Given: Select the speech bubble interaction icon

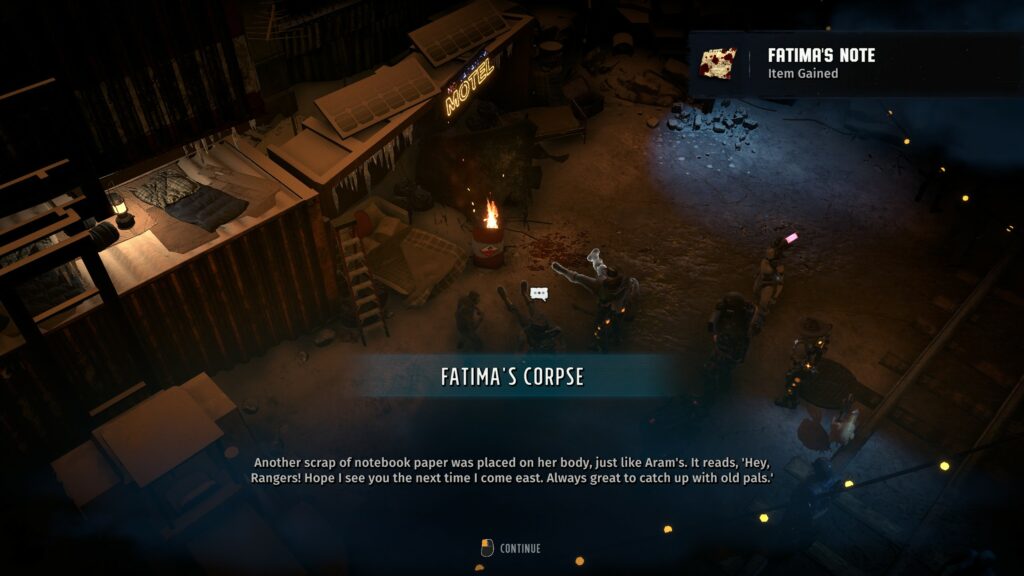Looking at the screenshot, I should click(x=540, y=293).
